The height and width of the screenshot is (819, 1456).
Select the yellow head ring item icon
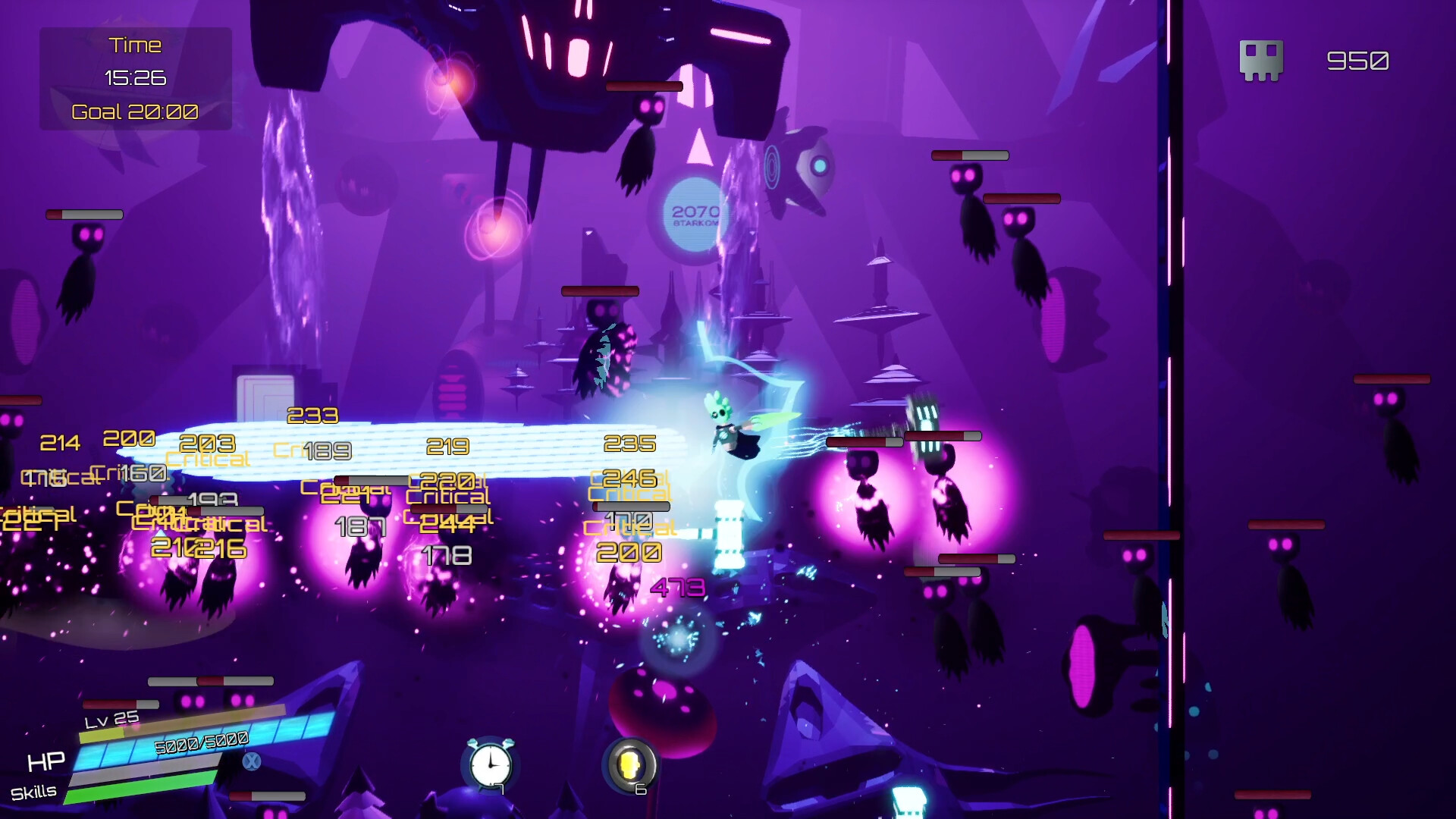pos(629,764)
